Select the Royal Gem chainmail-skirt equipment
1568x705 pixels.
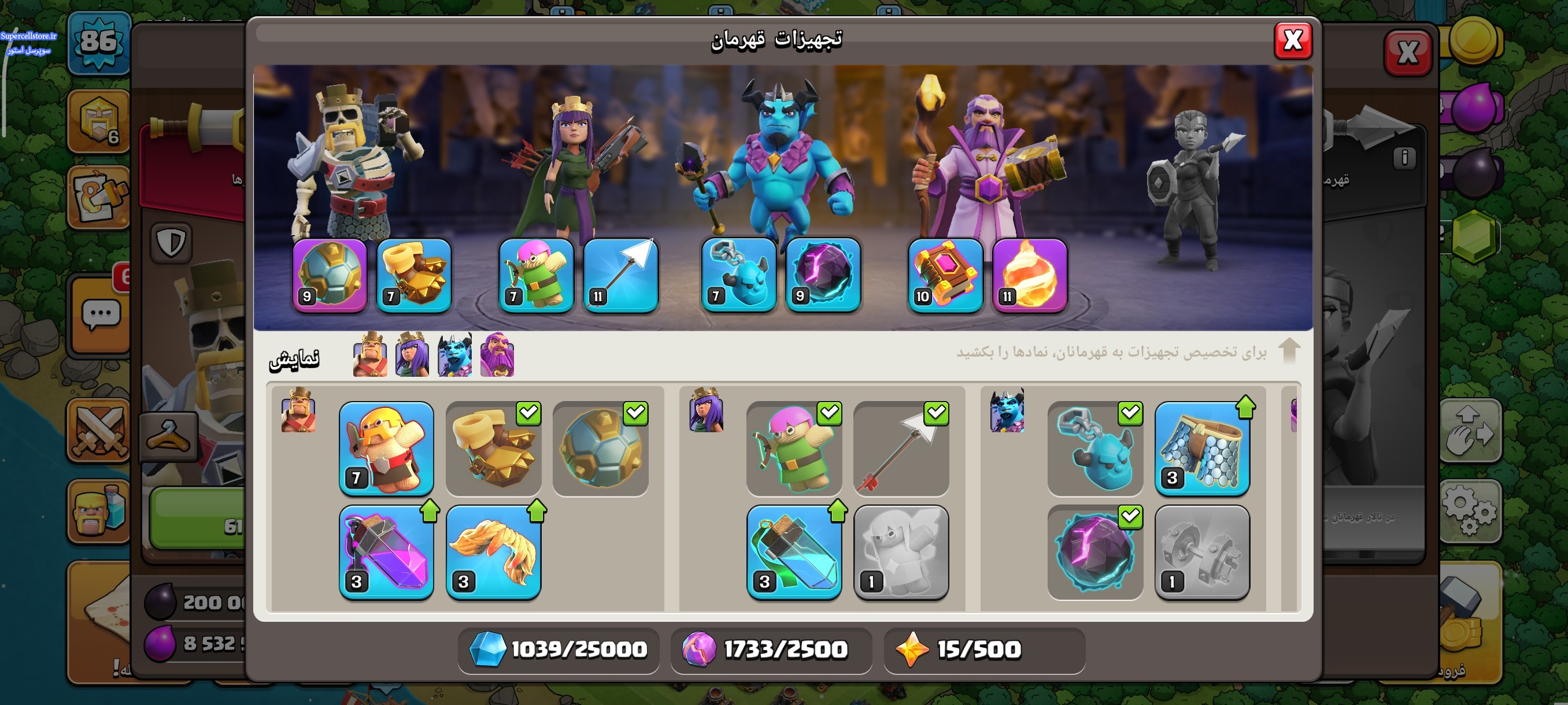[1201, 448]
